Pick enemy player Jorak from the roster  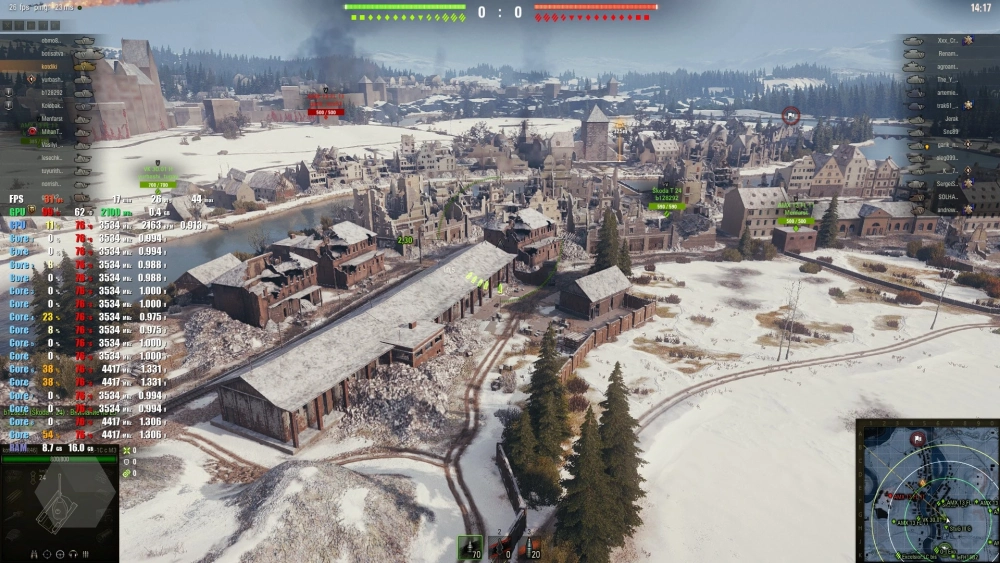(950, 118)
